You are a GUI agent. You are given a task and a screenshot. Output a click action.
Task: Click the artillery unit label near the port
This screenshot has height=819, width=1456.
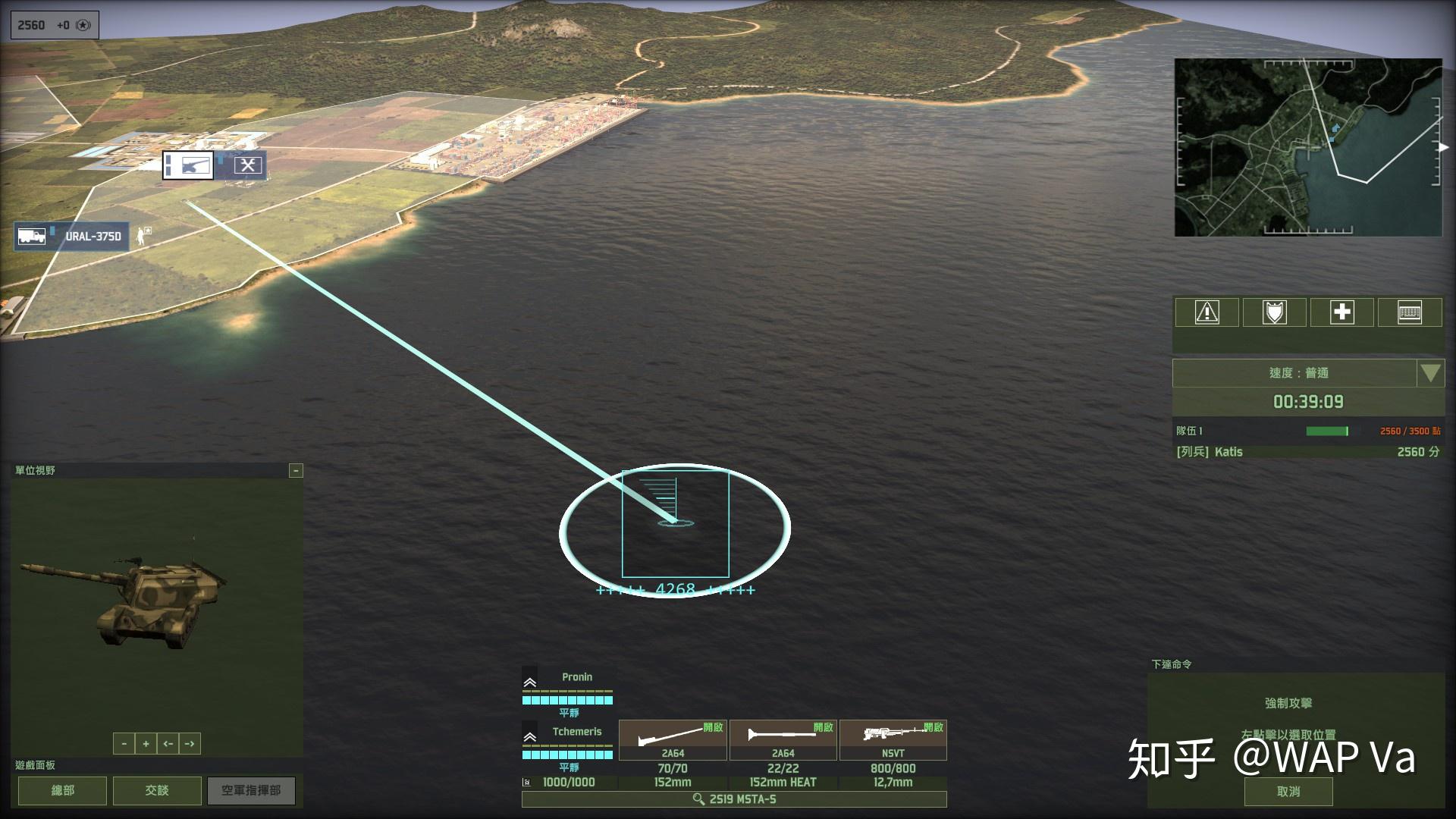click(x=188, y=165)
